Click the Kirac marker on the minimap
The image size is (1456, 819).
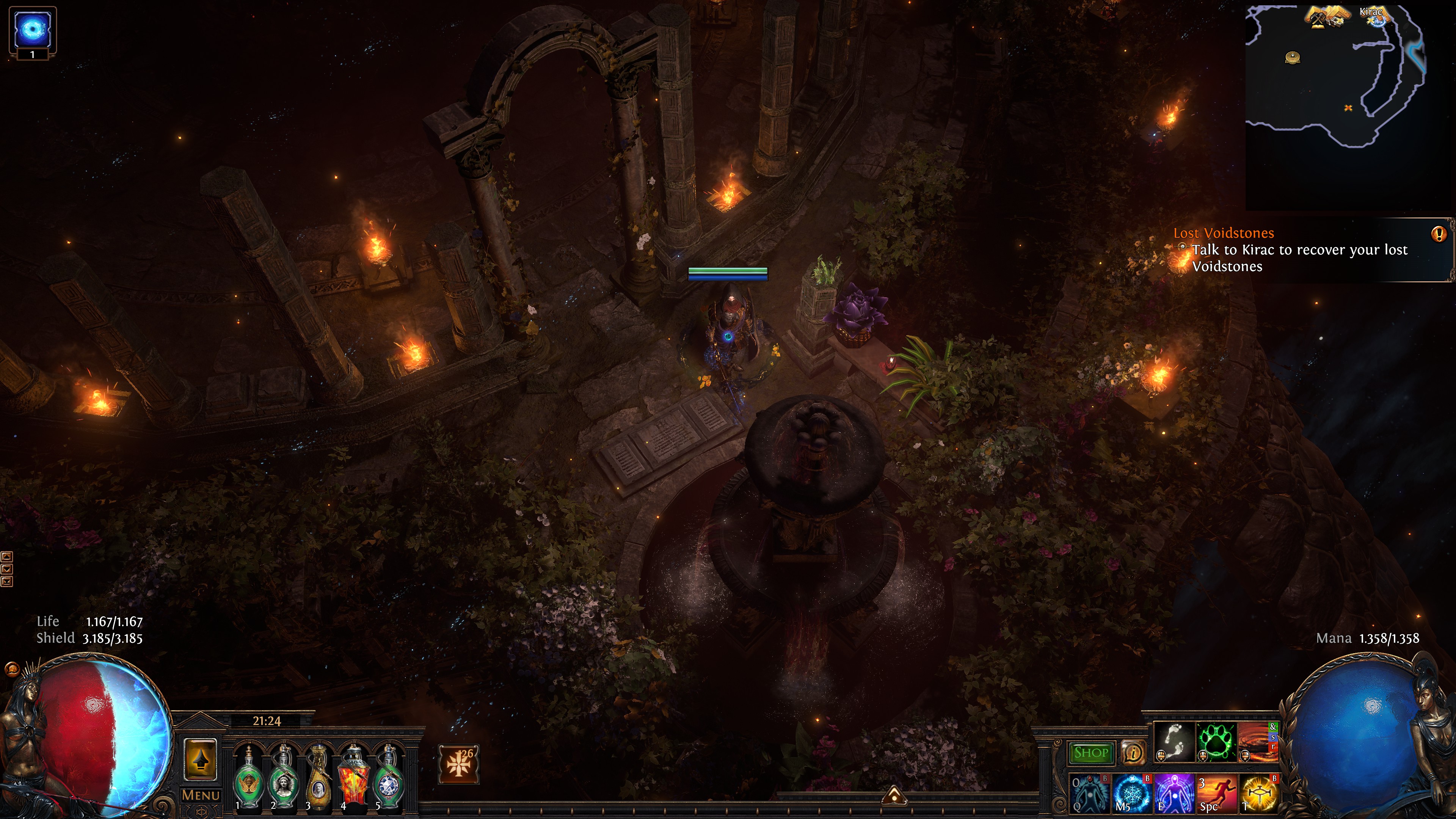[1376, 19]
